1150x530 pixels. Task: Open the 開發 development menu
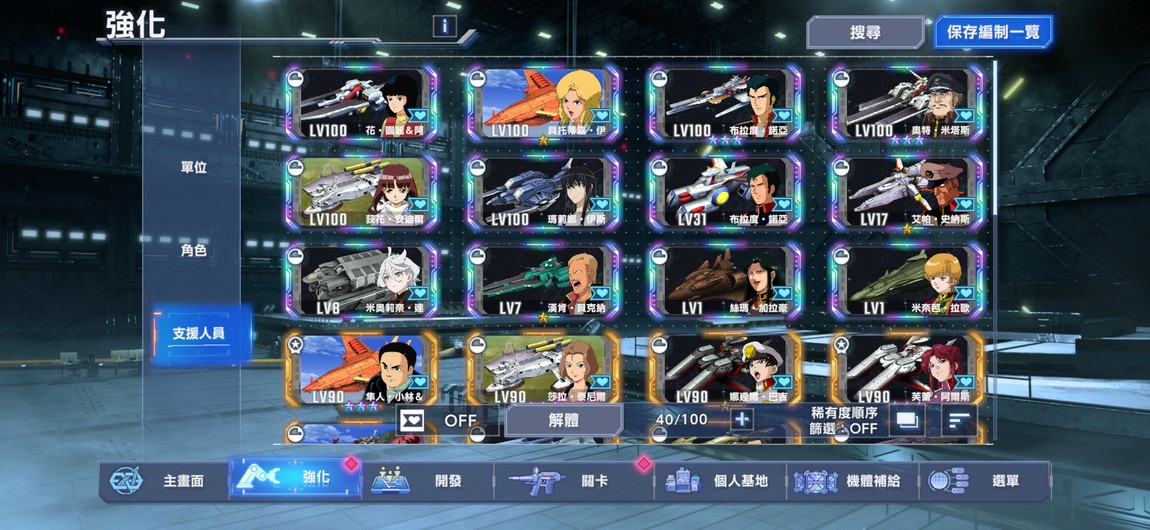[428, 481]
